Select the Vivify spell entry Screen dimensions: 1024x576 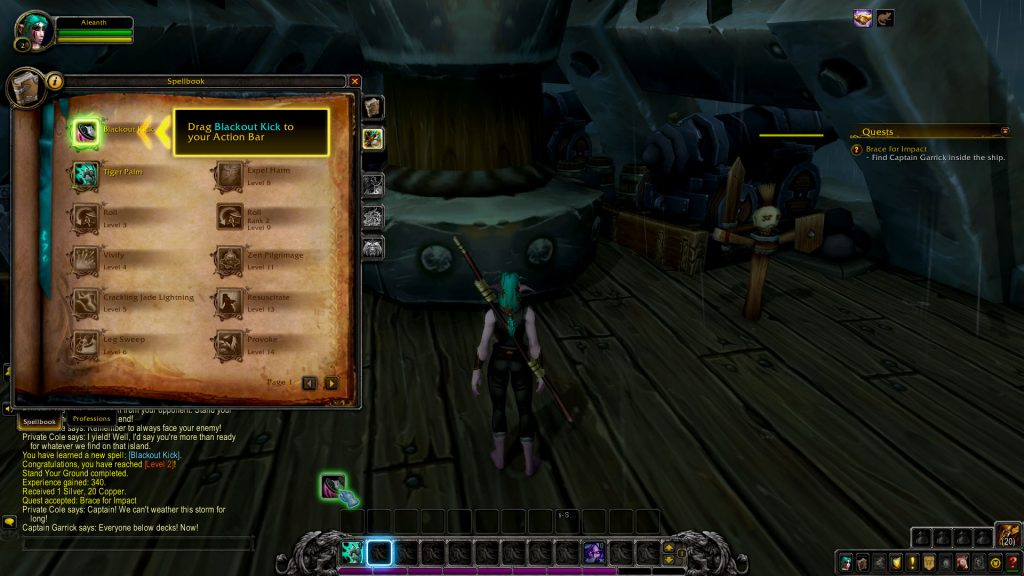pyautogui.click(x=86, y=262)
